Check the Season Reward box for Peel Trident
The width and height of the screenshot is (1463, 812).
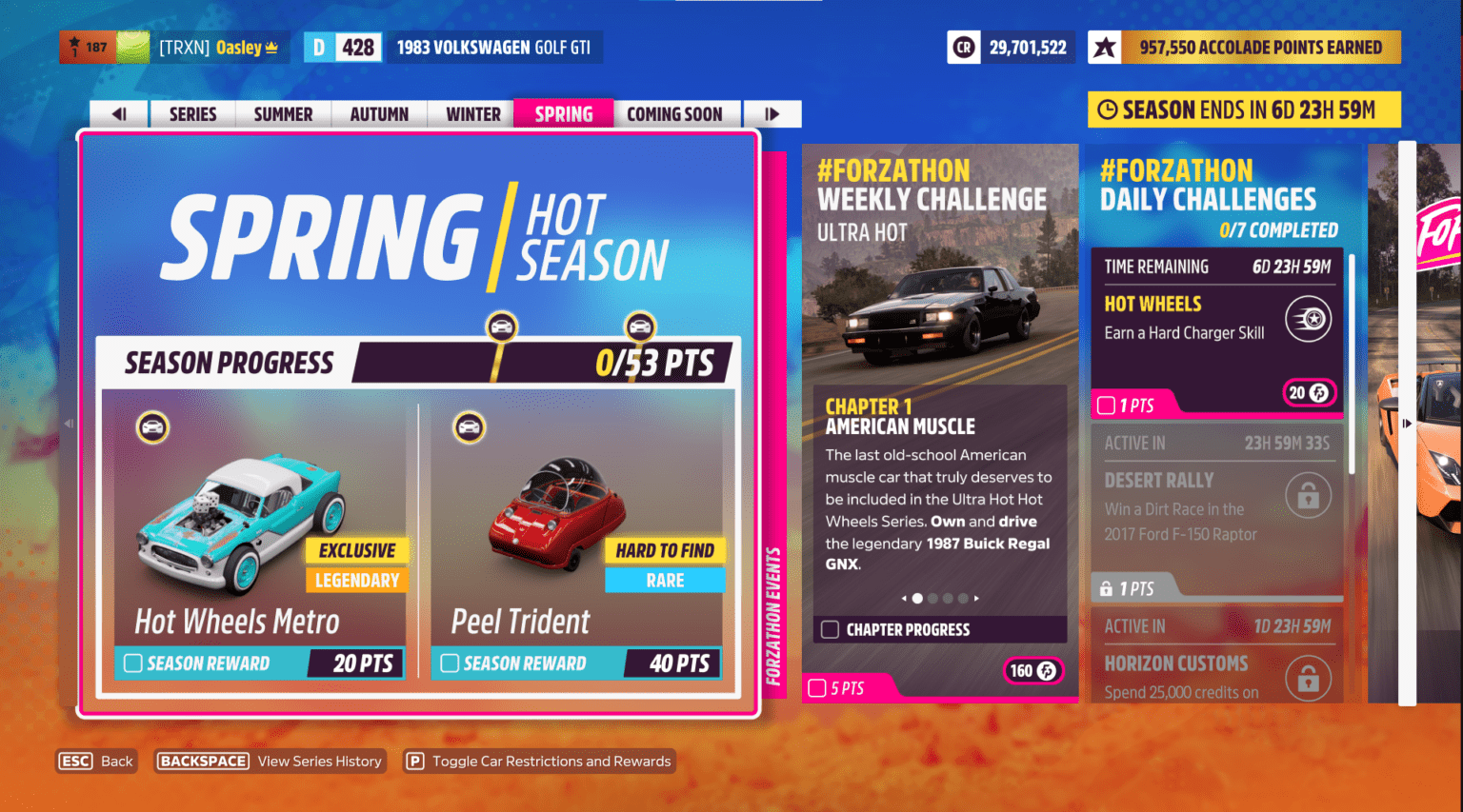click(449, 663)
